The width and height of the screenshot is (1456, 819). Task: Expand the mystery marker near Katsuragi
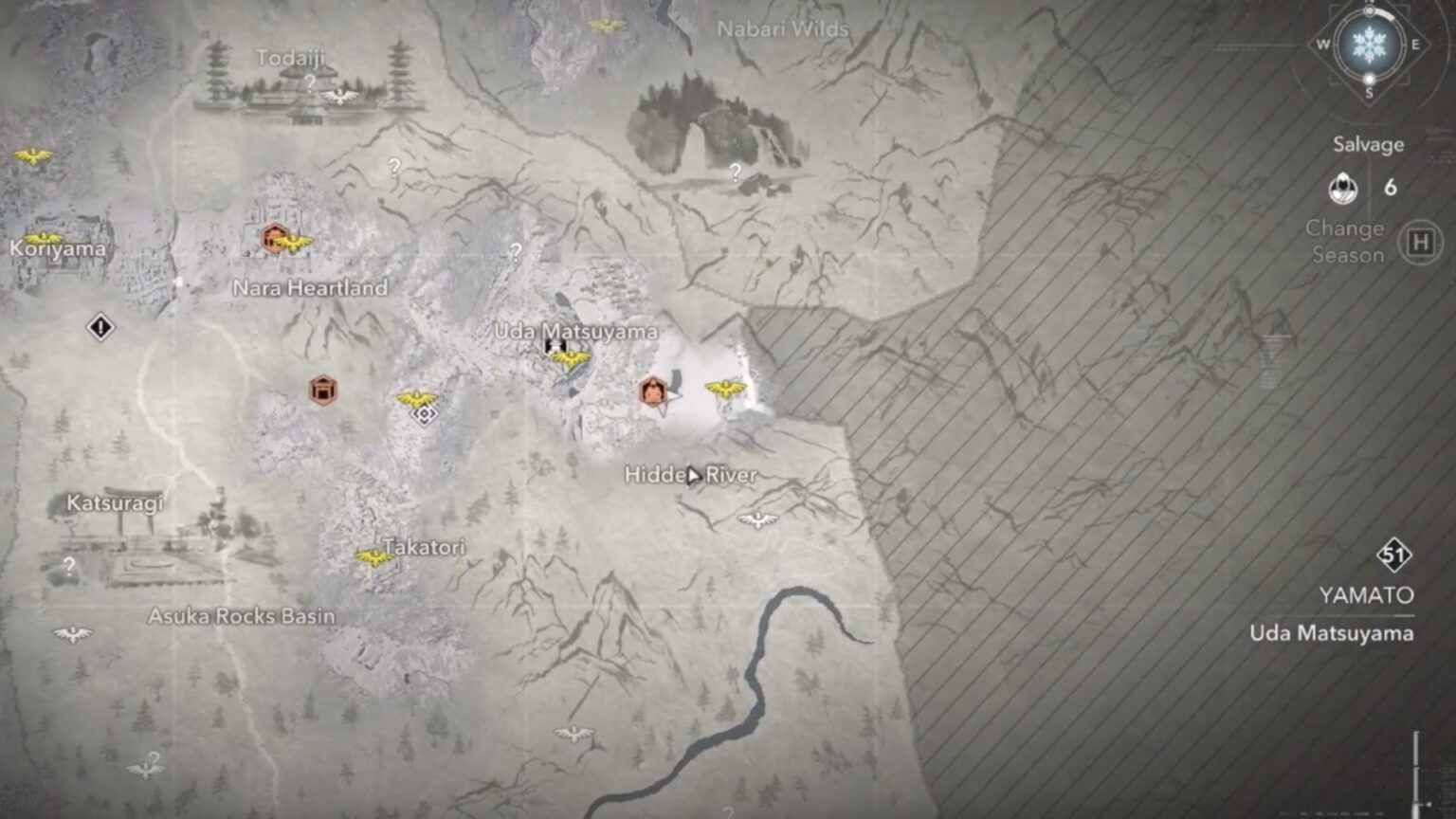click(67, 566)
